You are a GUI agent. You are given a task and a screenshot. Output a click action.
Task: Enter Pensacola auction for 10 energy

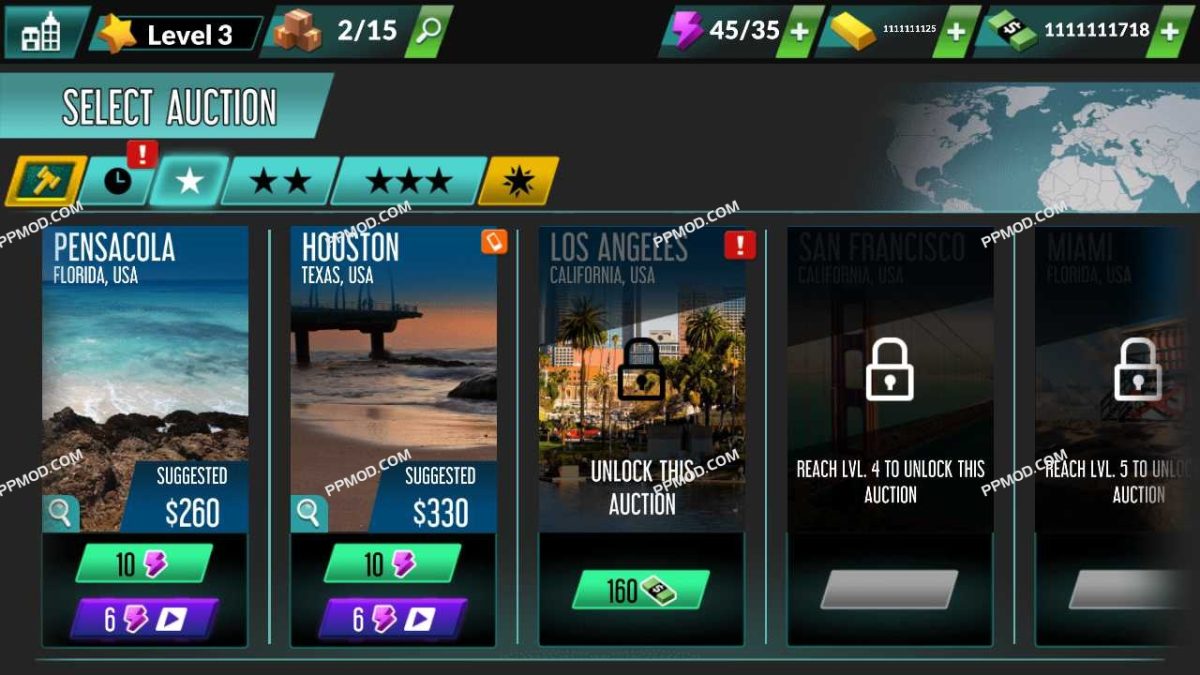click(x=143, y=564)
